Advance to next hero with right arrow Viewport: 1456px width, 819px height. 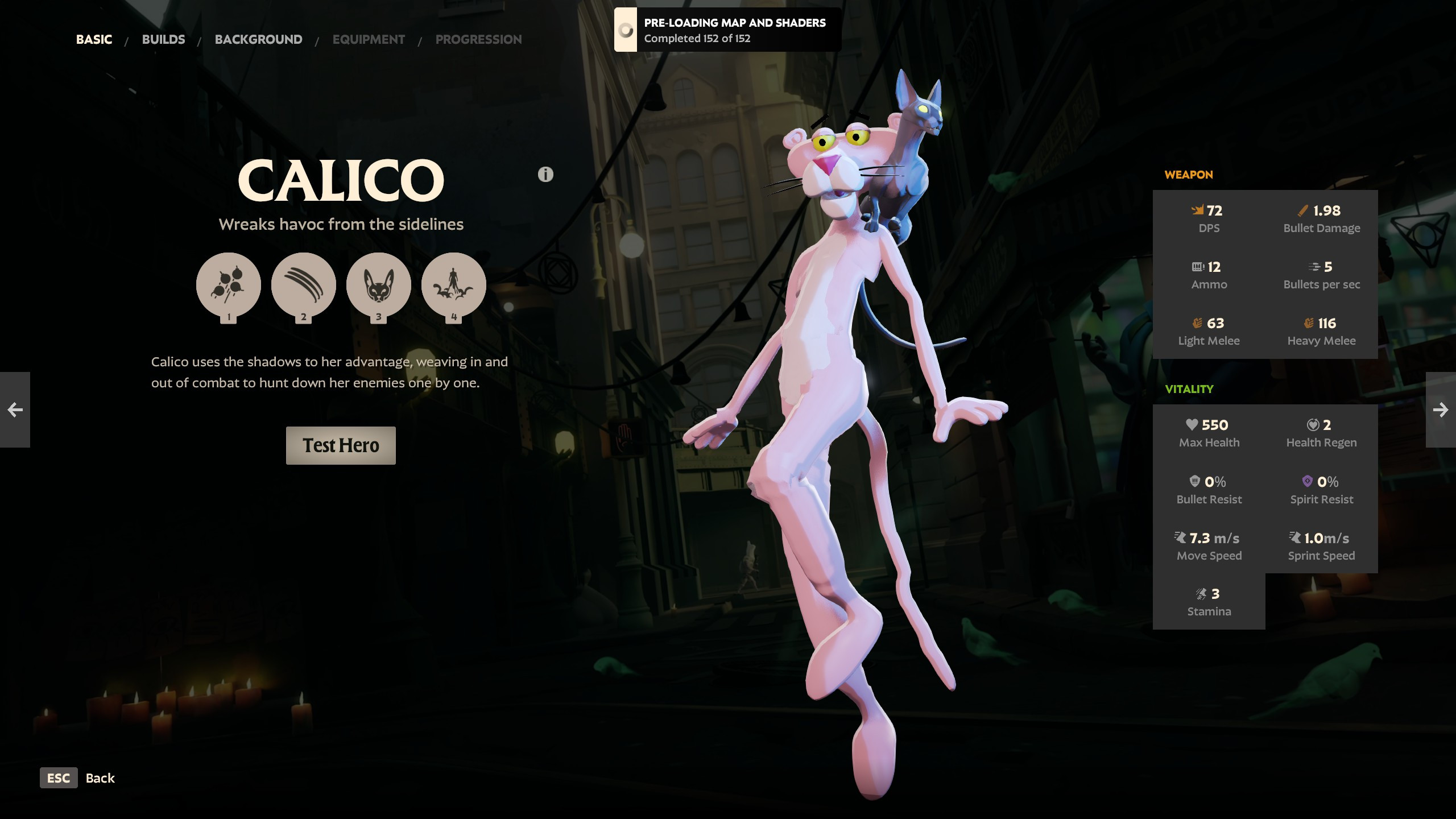[x=1441, y=409]
